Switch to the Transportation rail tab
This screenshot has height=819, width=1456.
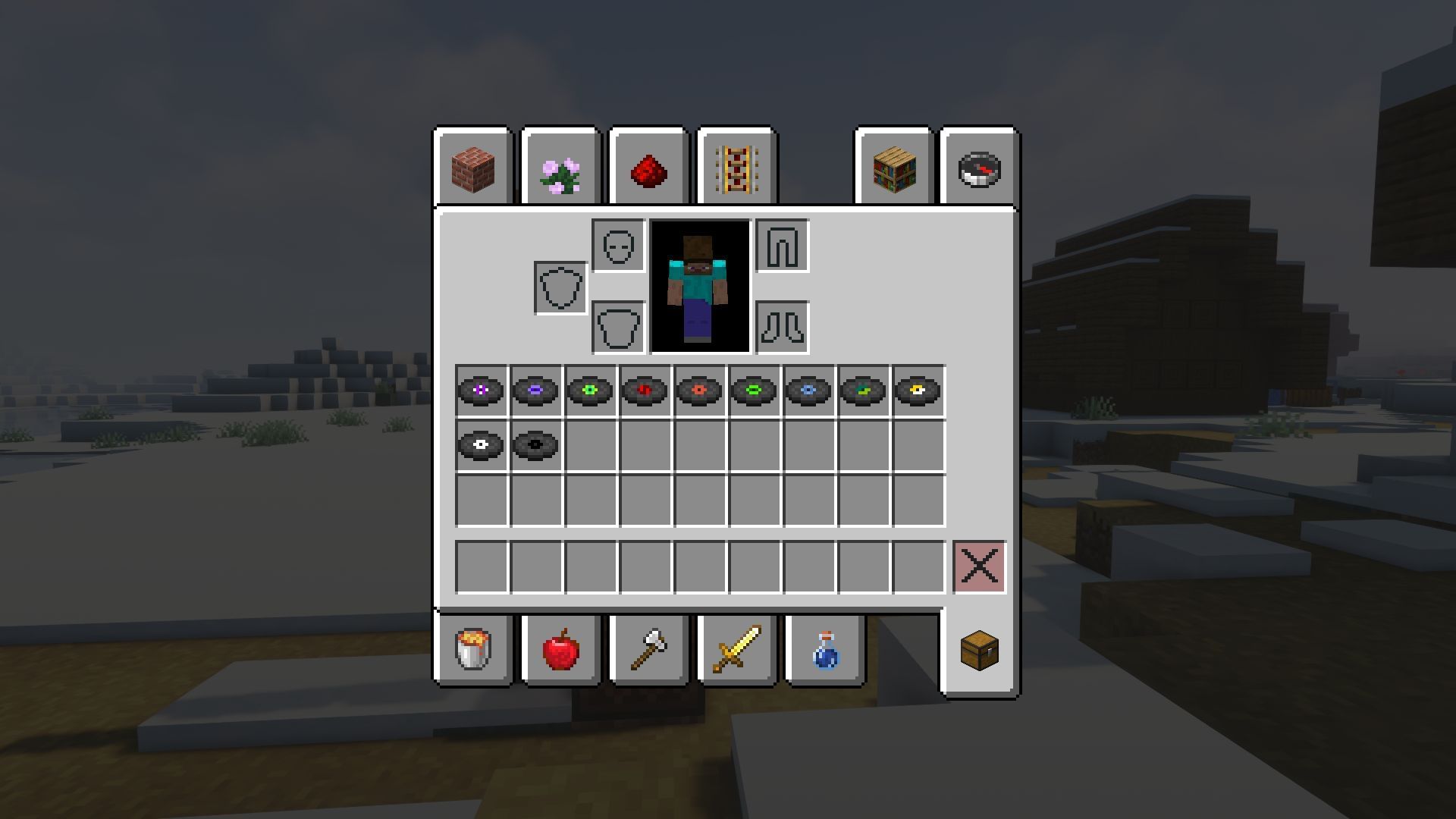click(x=736, y=168)
